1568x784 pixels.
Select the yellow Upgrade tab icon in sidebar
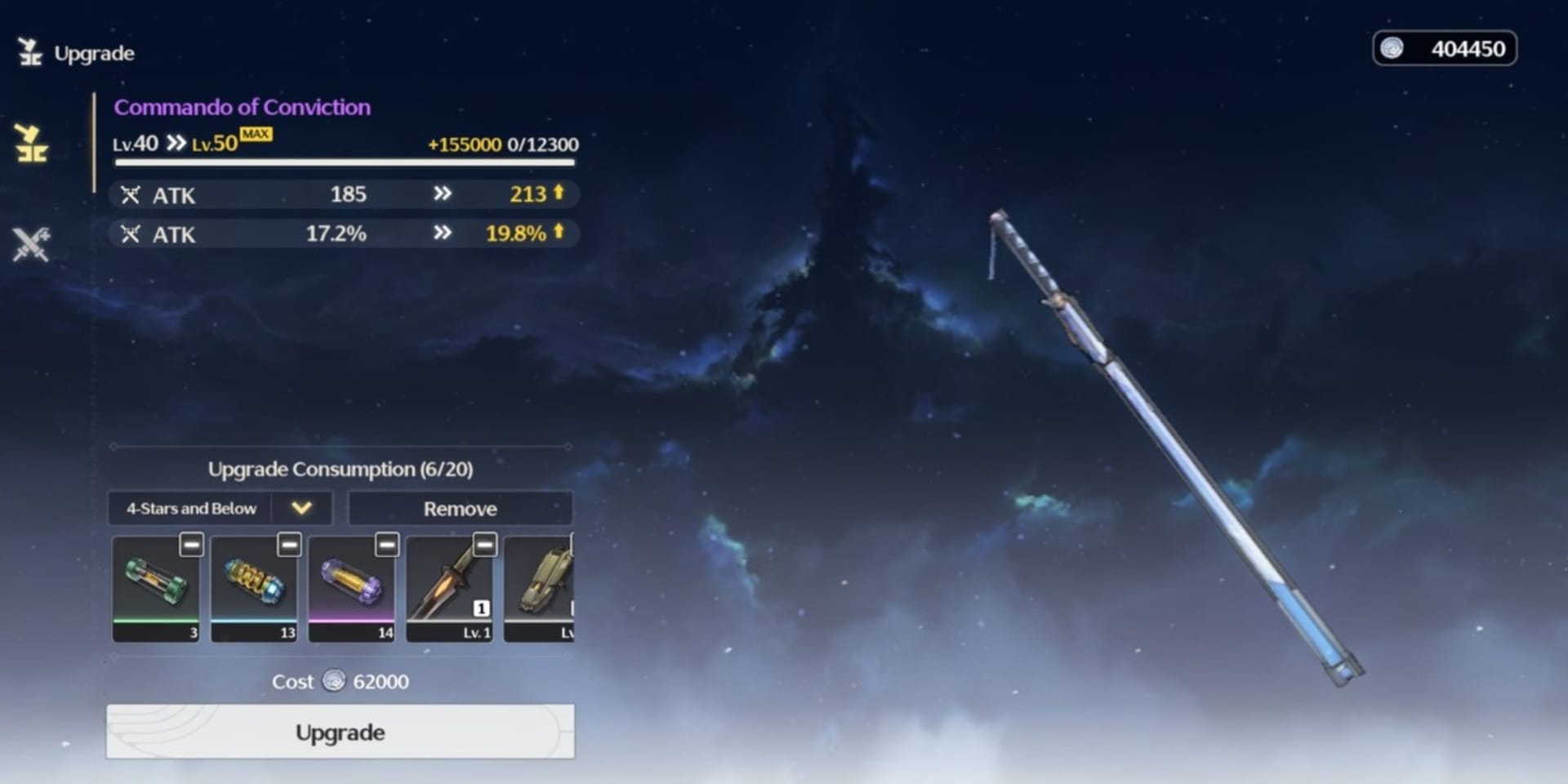(x=33, y=147)
